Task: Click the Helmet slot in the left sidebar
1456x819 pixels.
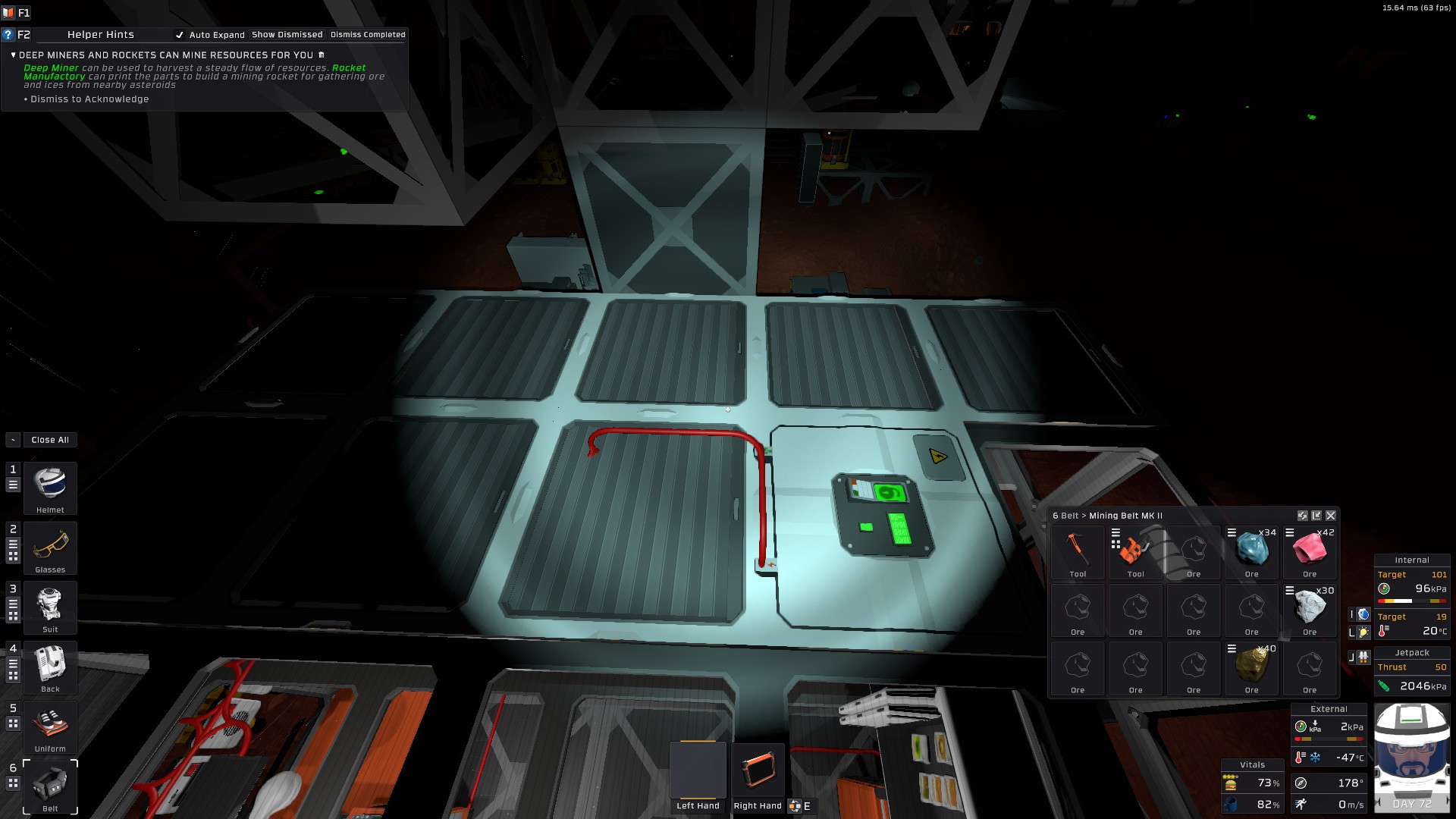Action: [x=50, y=488]
